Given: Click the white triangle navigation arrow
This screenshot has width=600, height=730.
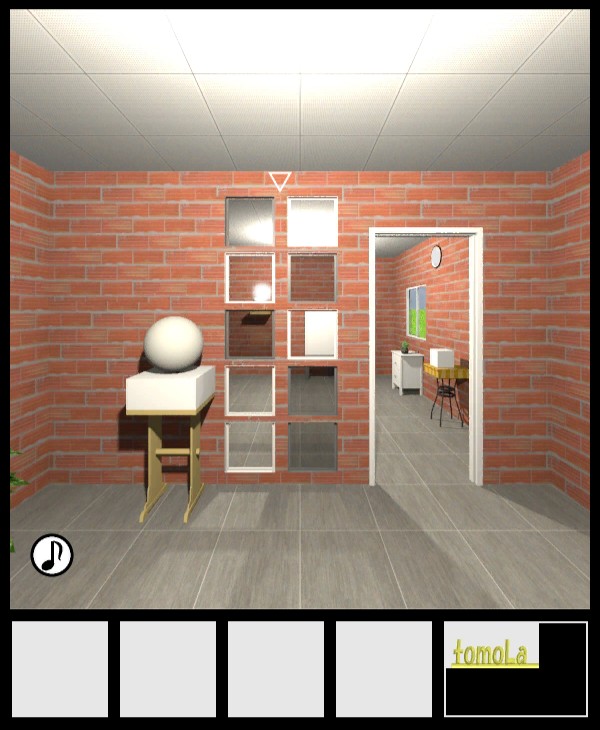Looking at the screenshot, I should 280,181.
